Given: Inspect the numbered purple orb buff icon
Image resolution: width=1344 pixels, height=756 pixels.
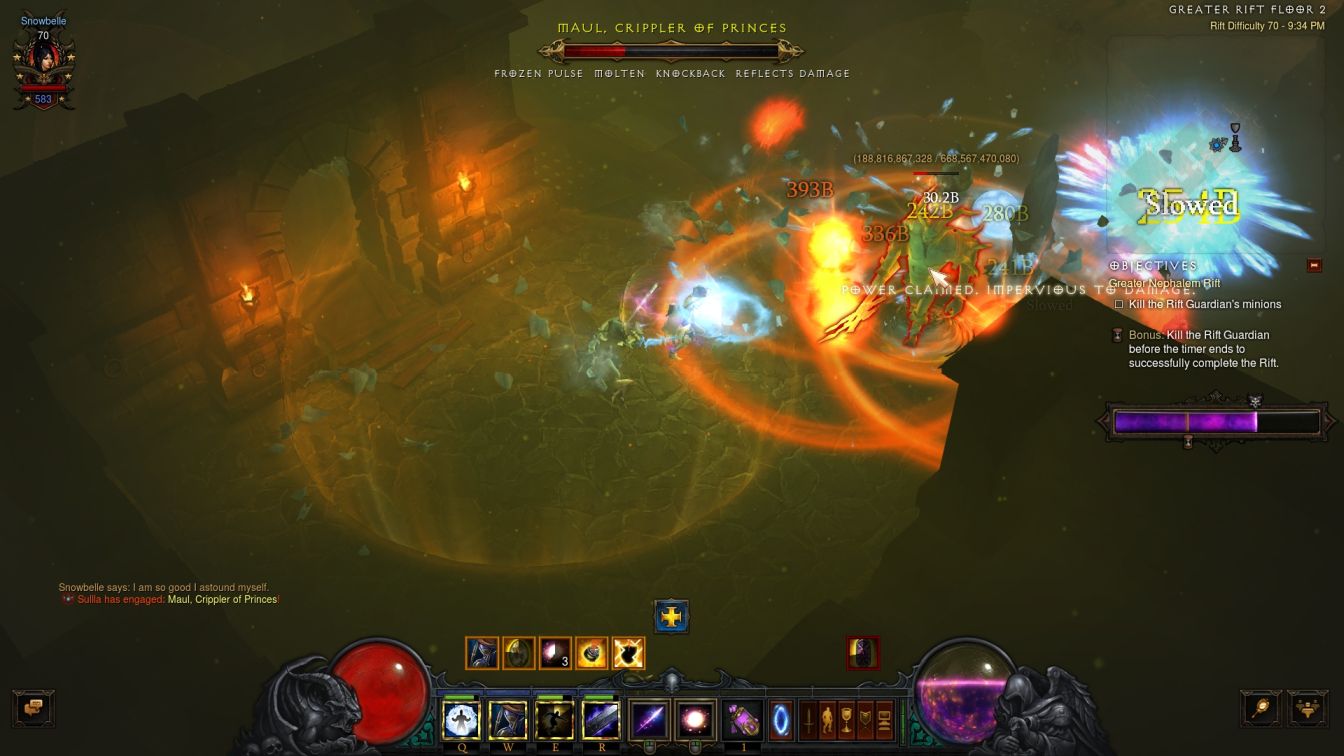Looking at the screenshot, I should (555, 653).
